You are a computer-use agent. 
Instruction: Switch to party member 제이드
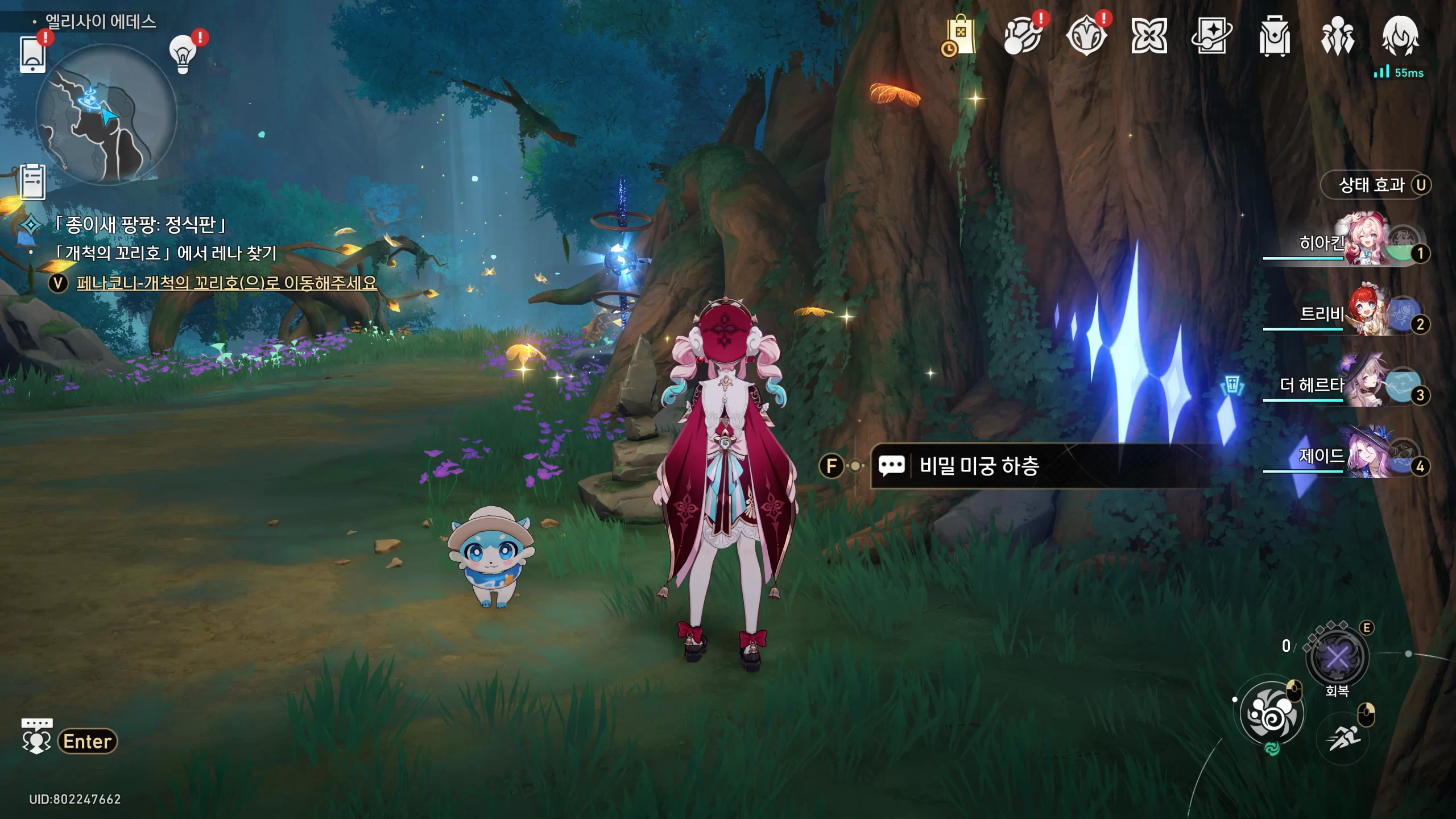(x=1365, y=456)
